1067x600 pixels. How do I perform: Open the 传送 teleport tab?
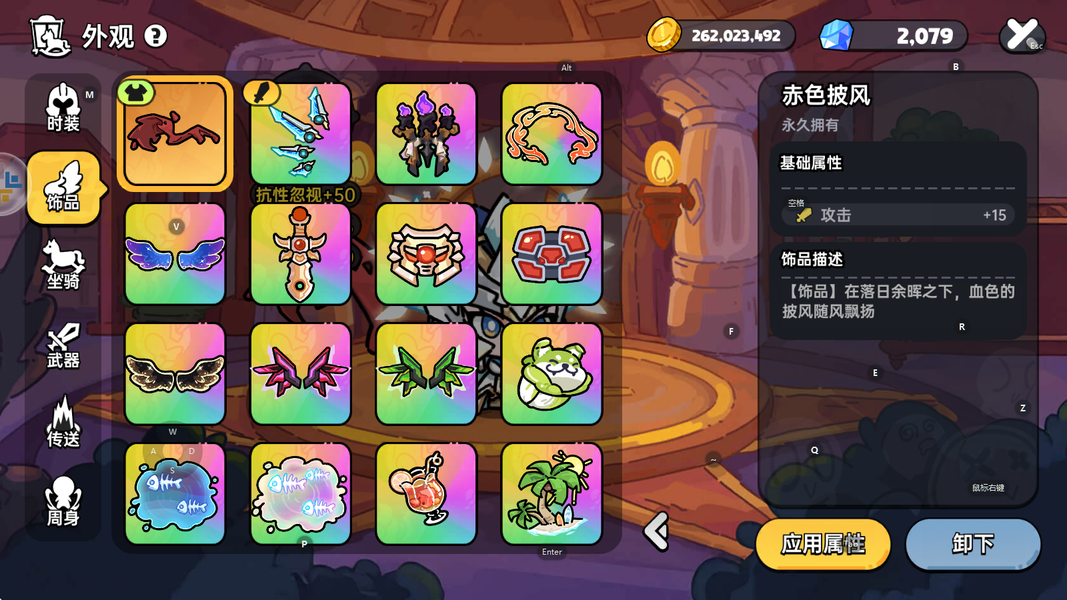(63, 422)
